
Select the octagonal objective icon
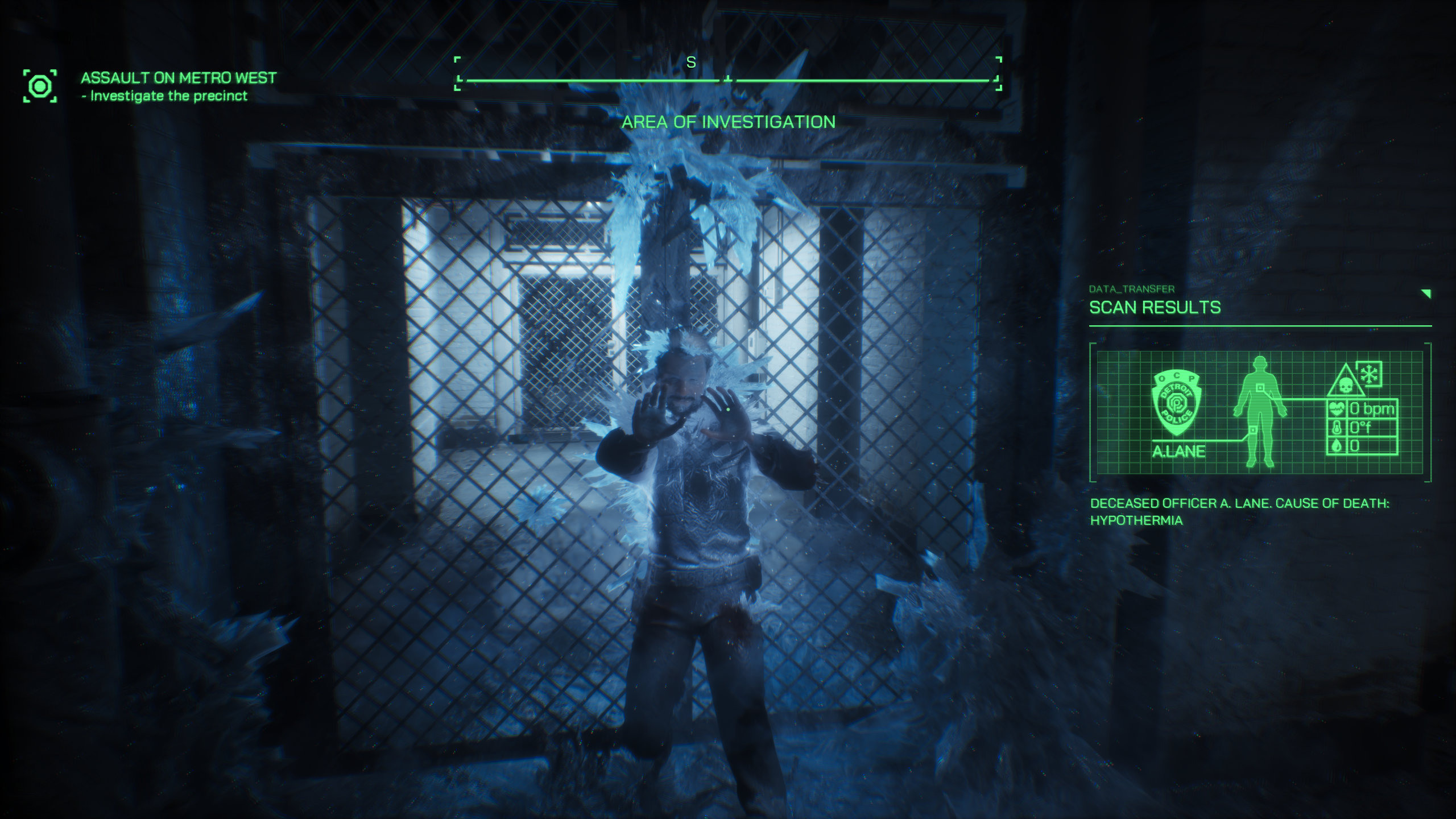click(x=40, y=86)
